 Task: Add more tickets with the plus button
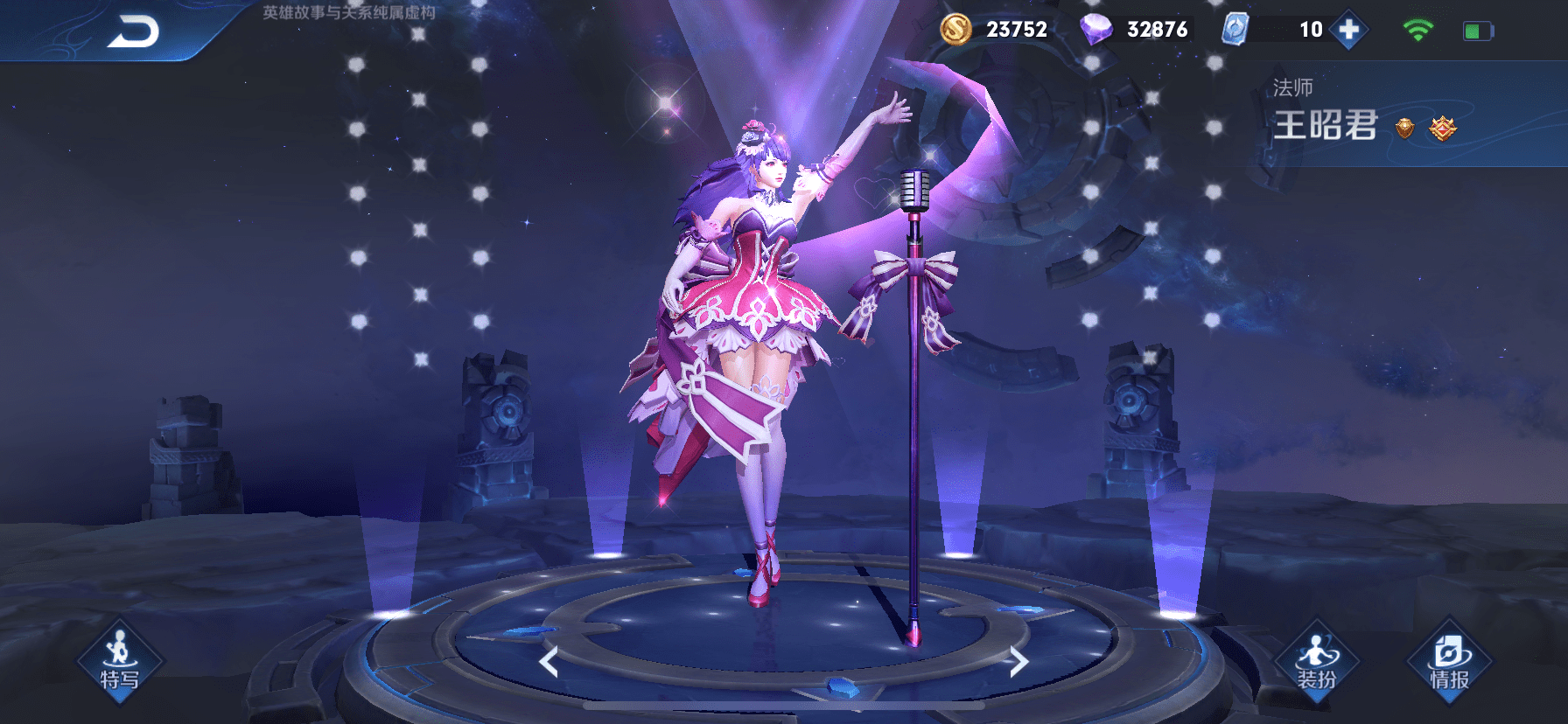click(x=1348, y=30)
